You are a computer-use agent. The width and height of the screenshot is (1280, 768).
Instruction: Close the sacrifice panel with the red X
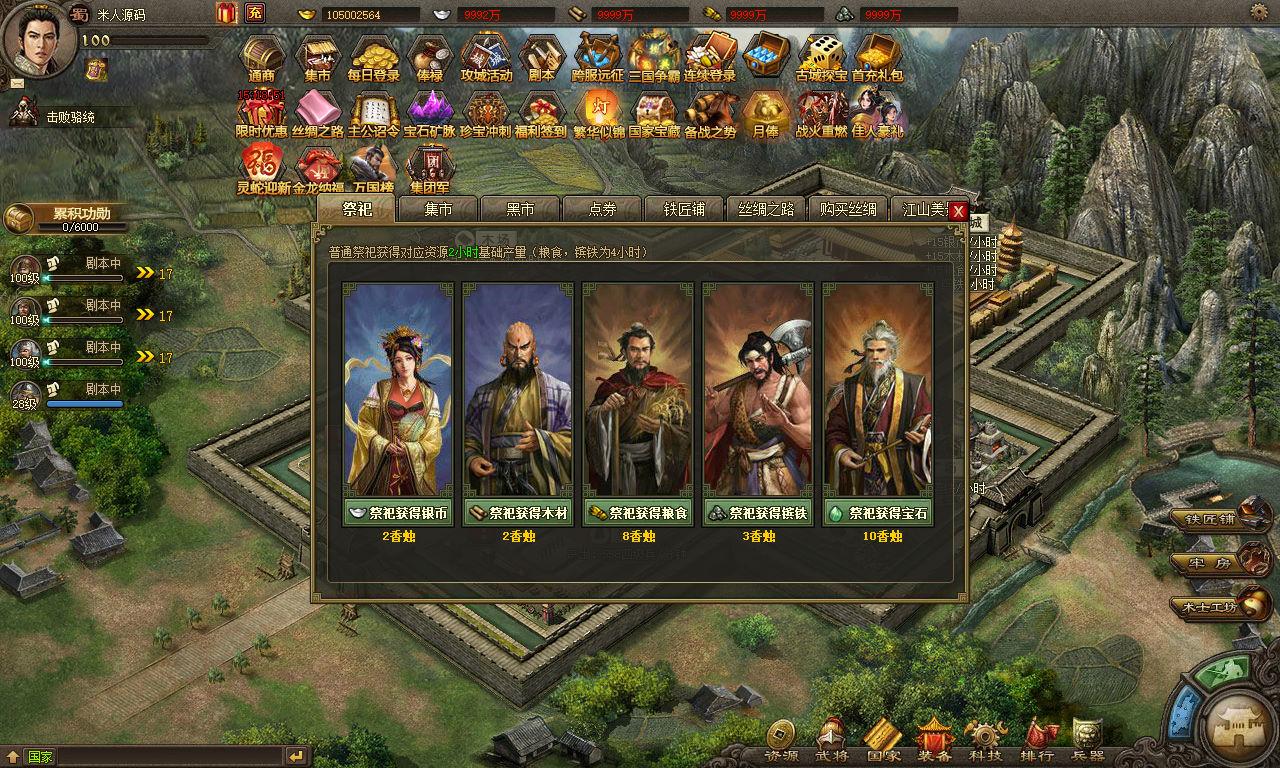tap(958, 211)
